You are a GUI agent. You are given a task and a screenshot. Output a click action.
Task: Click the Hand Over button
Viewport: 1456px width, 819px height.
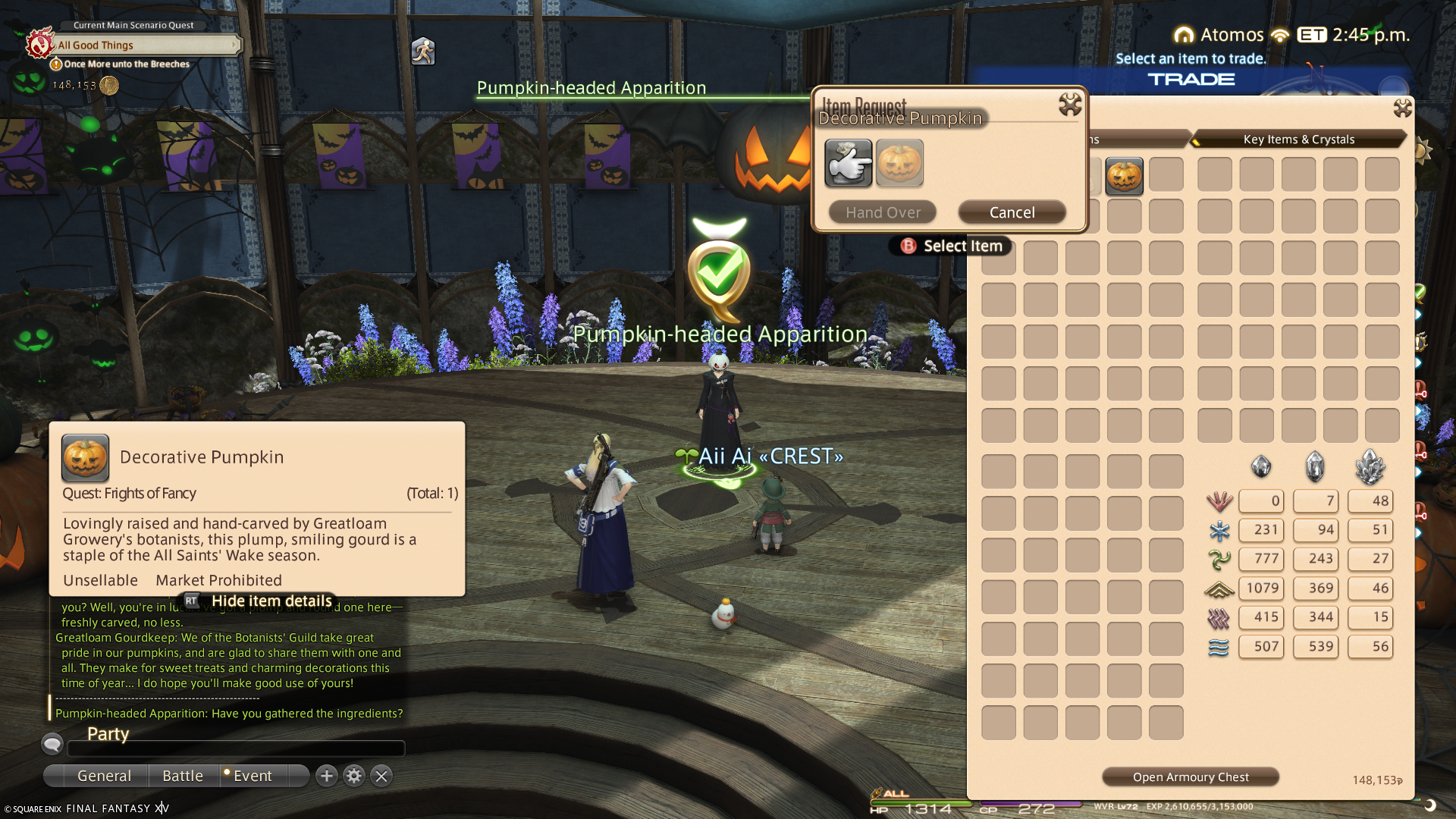[883, 212]
